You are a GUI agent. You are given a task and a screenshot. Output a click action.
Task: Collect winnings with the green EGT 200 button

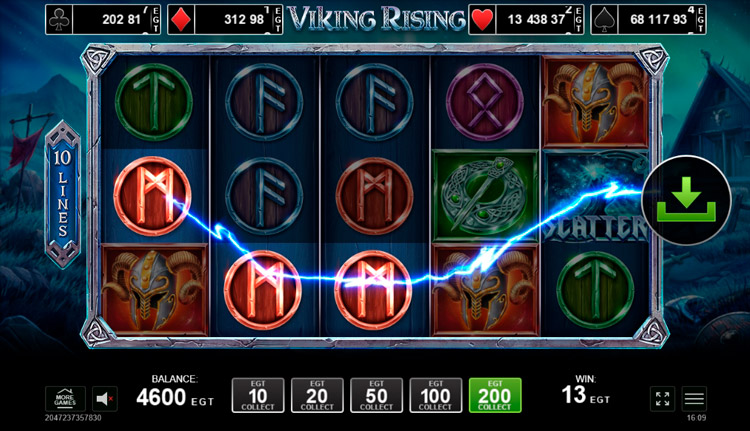(494, 396)
